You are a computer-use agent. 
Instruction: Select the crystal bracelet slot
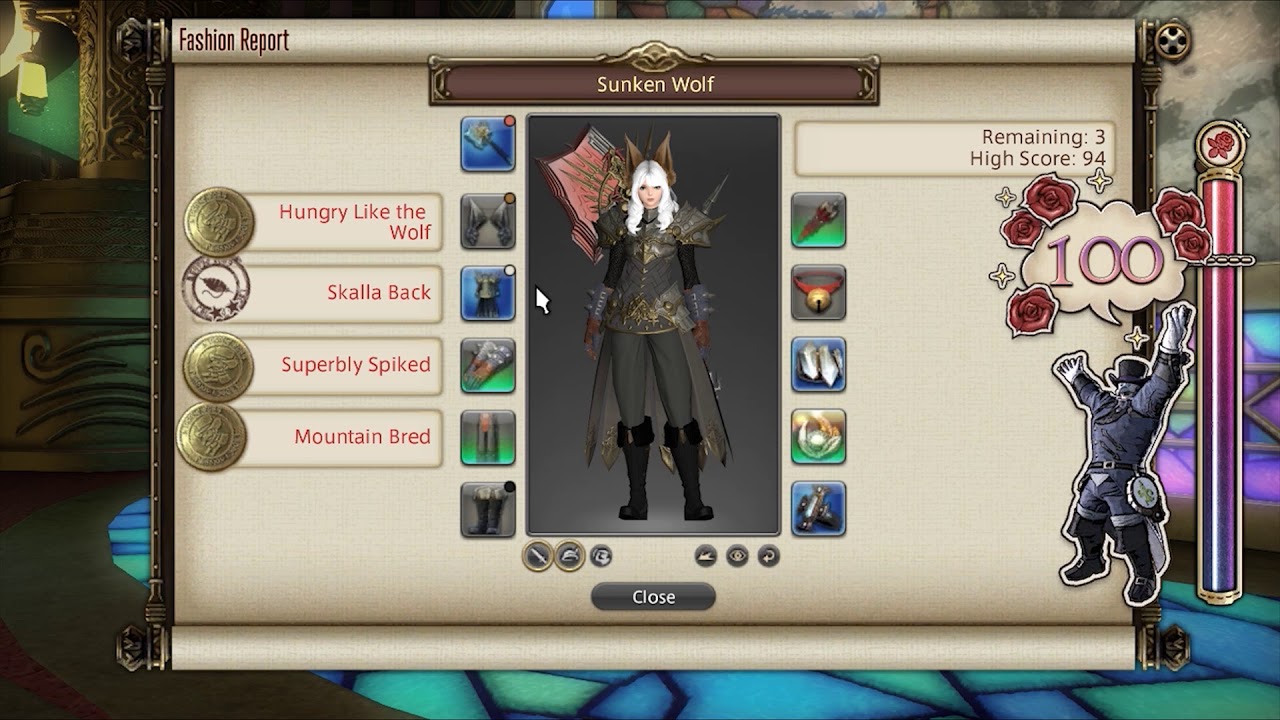click(x=818, y=365)
